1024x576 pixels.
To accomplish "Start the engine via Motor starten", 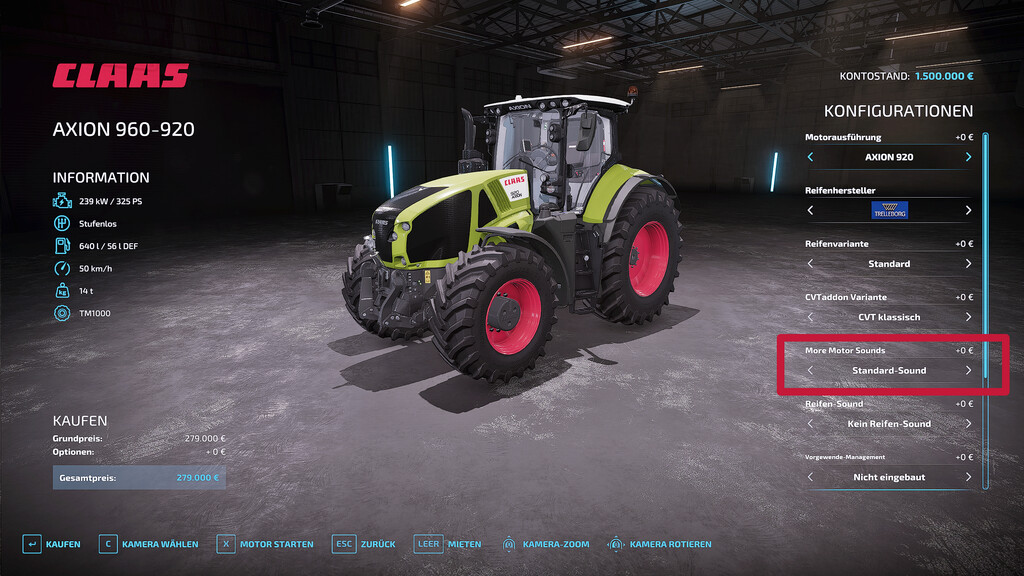I will [265, 544].
